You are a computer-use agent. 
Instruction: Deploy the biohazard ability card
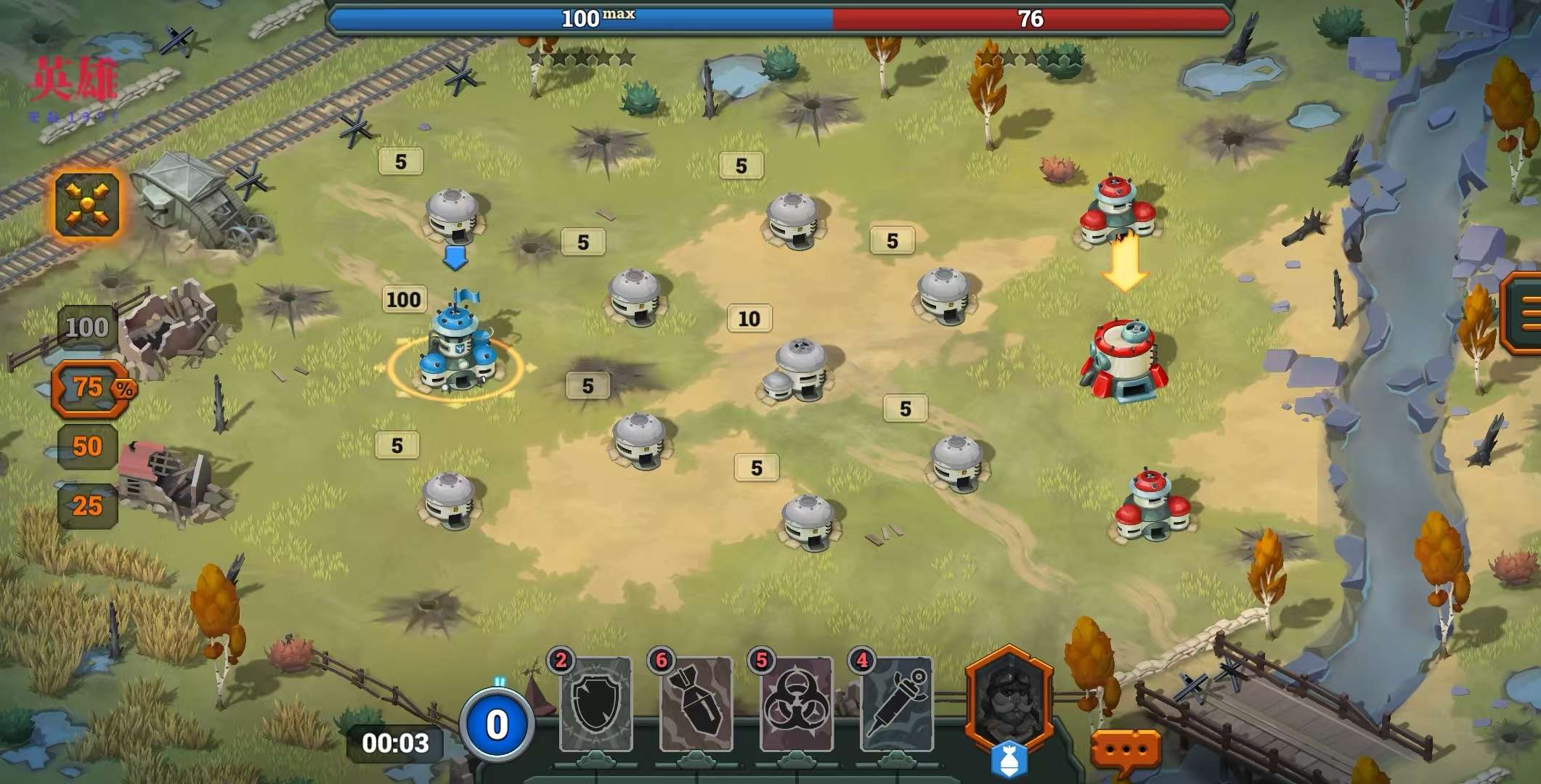[796, 703]
